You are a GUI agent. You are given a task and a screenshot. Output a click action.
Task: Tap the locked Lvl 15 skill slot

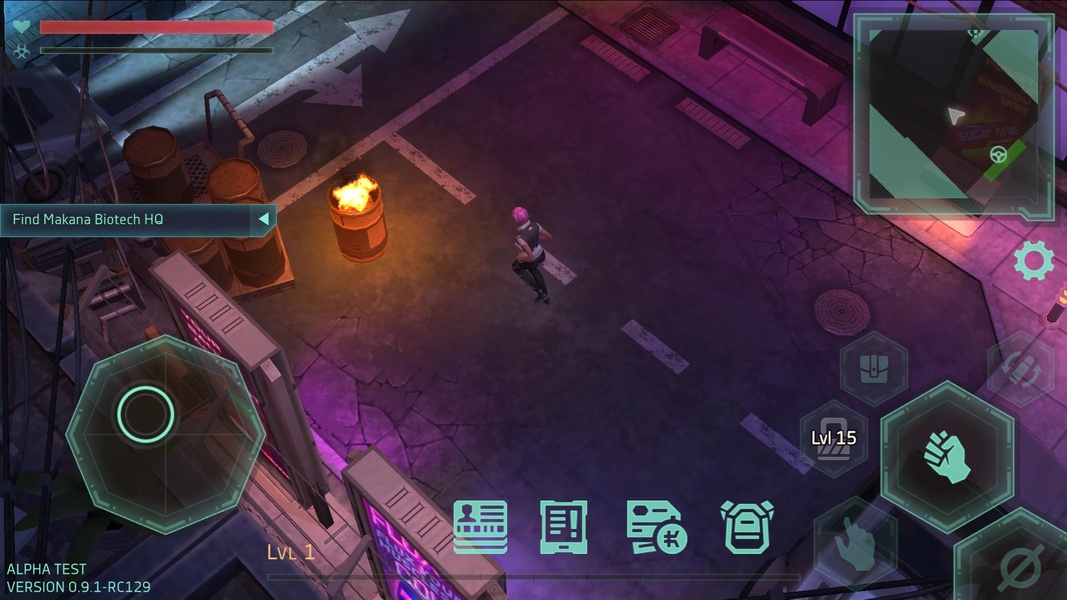coord(833,439)
